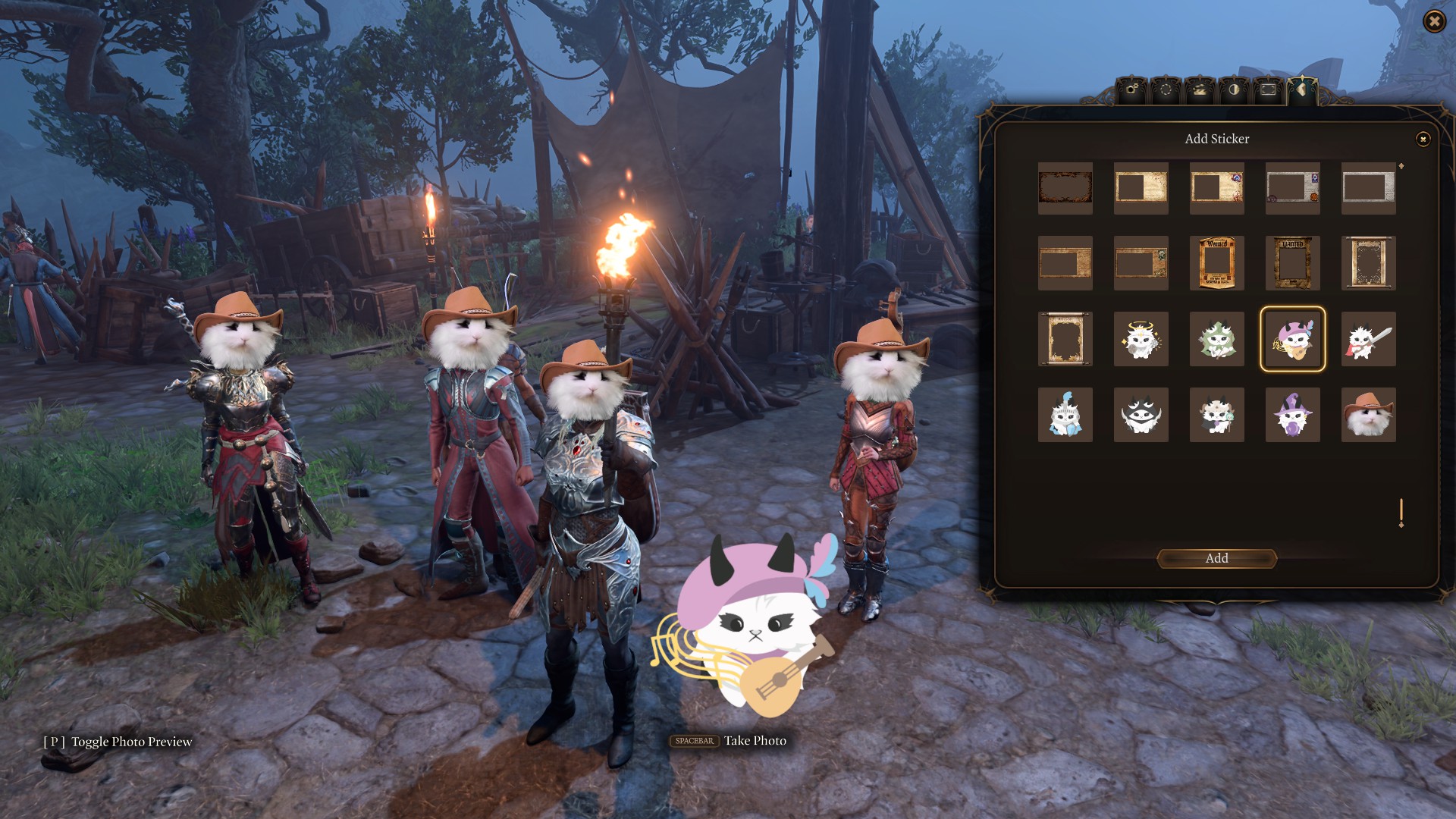The height and width of the screenshot is (819, 1456).
Task: Switch to the half-circle contrast tab
Action: click(1234, 90)
